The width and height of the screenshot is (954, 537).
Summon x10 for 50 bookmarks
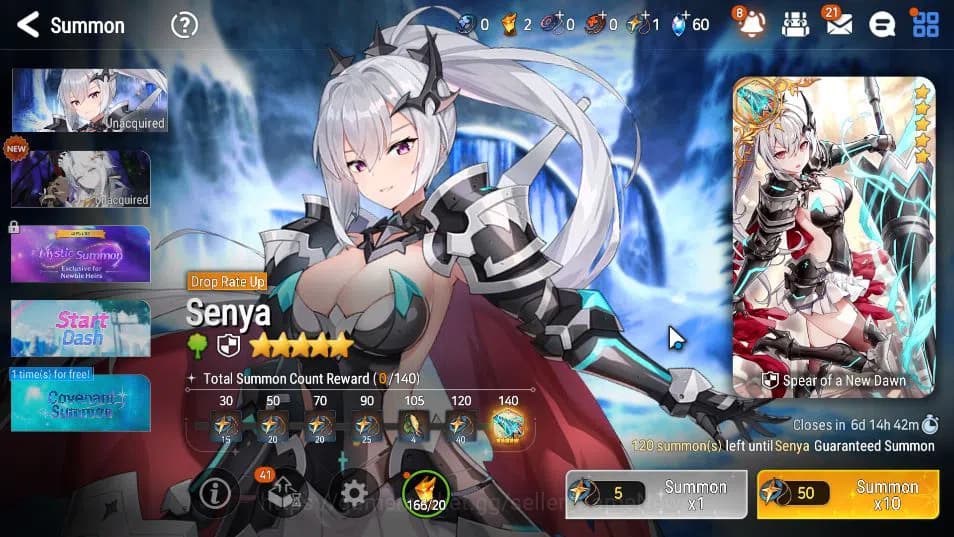pos(848,494)
